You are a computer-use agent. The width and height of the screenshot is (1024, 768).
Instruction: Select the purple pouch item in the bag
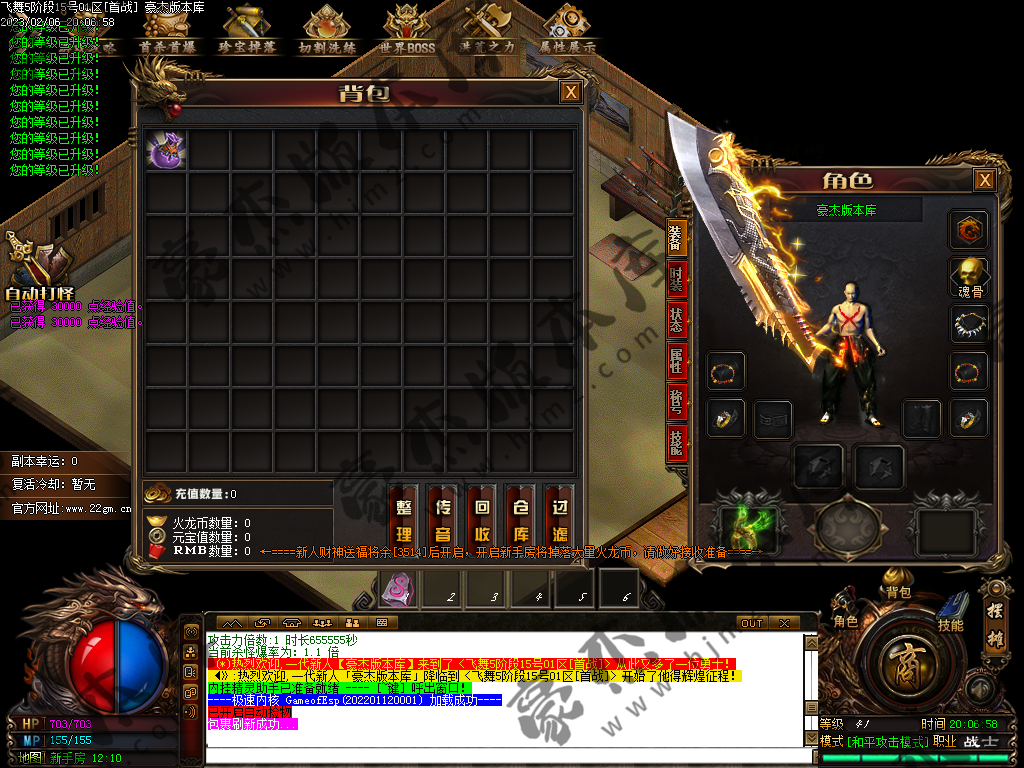click(x=166, y=150)
